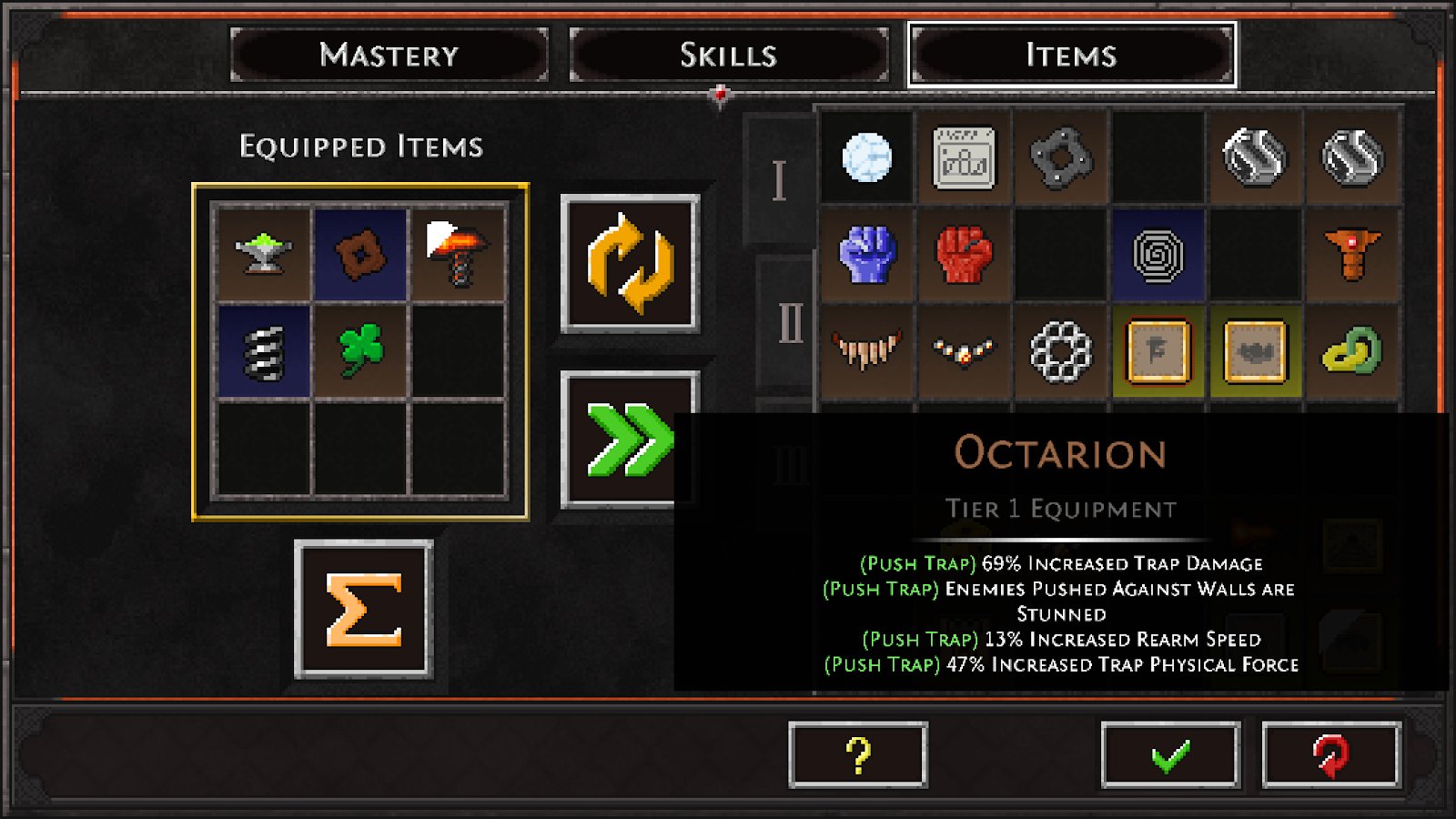The image size is (1456, 819).
Task: Open the orange sigma summary button
Action: pos(363,609)
